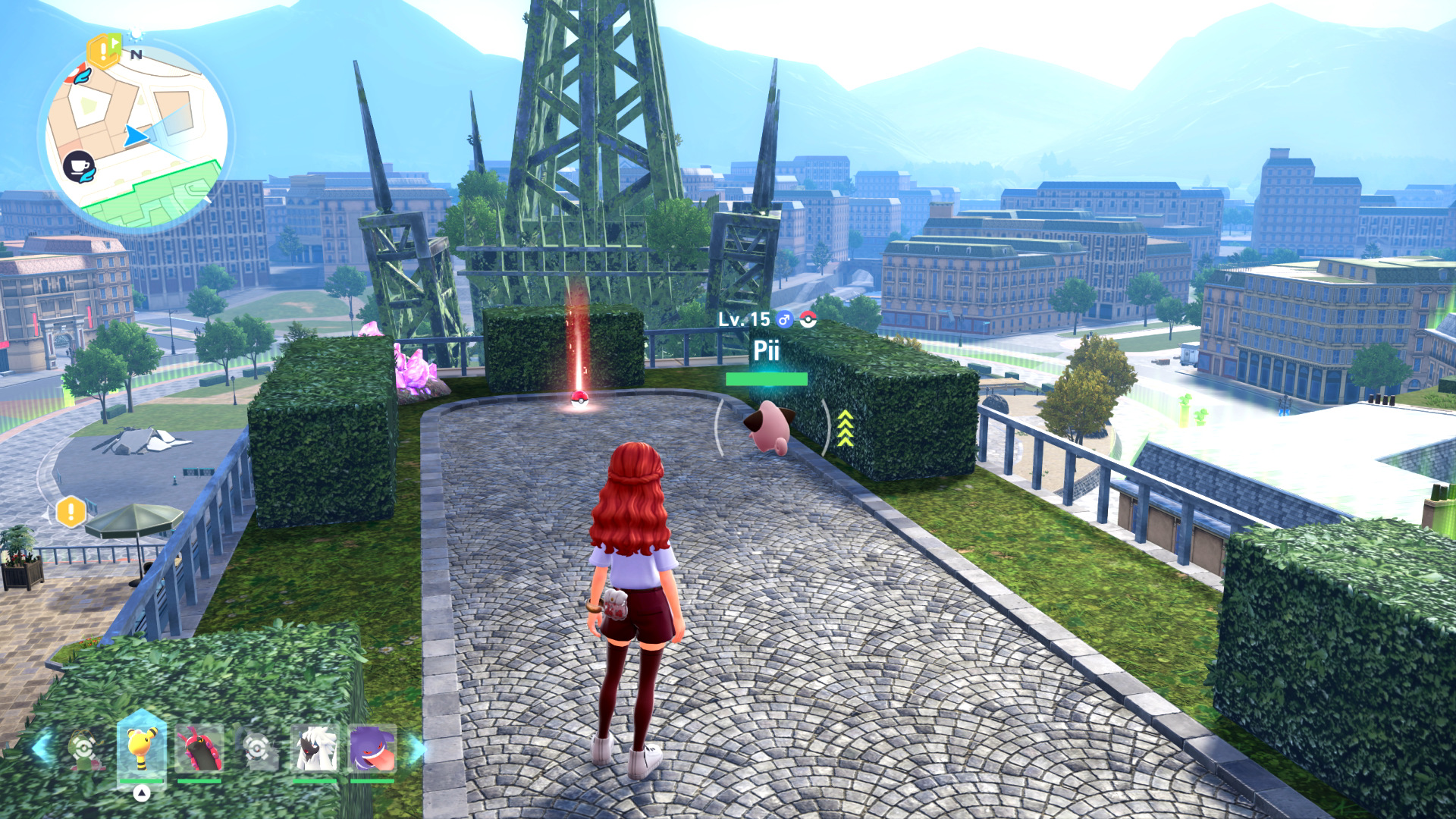Select the Scolipede party slot
The height and width of the screenshot is (819, 1456).
[199, 748]
